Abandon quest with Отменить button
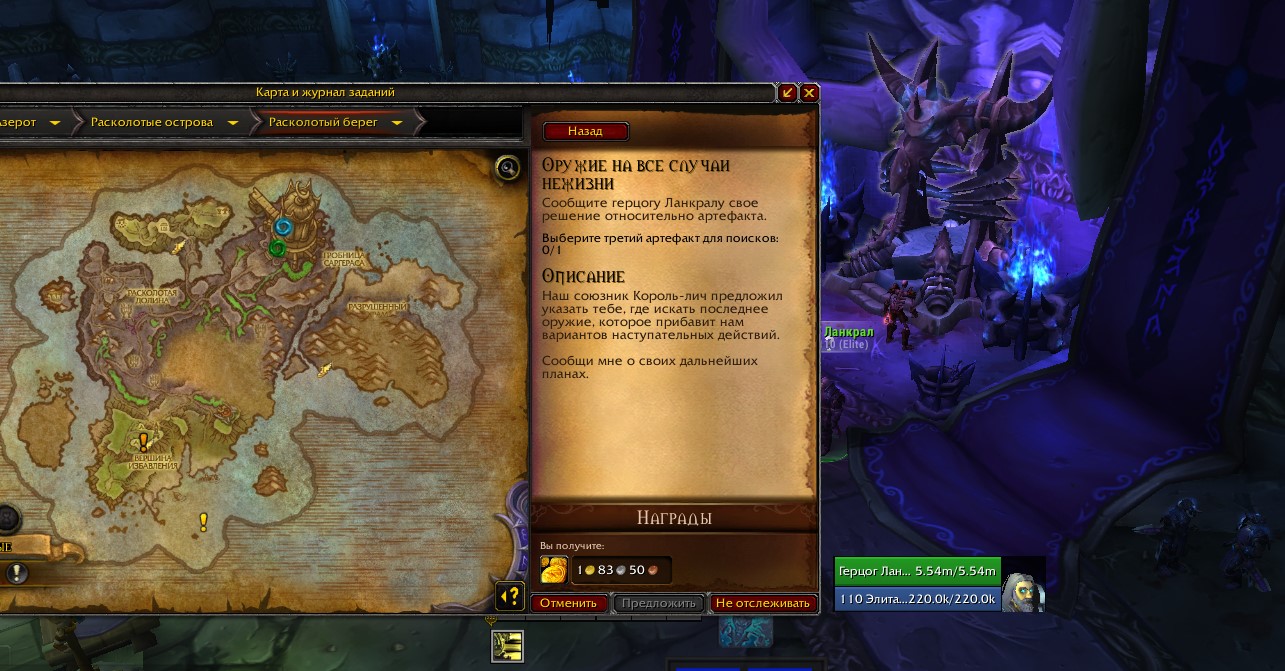Screen dimensions: 1285x671 (570, 603)
